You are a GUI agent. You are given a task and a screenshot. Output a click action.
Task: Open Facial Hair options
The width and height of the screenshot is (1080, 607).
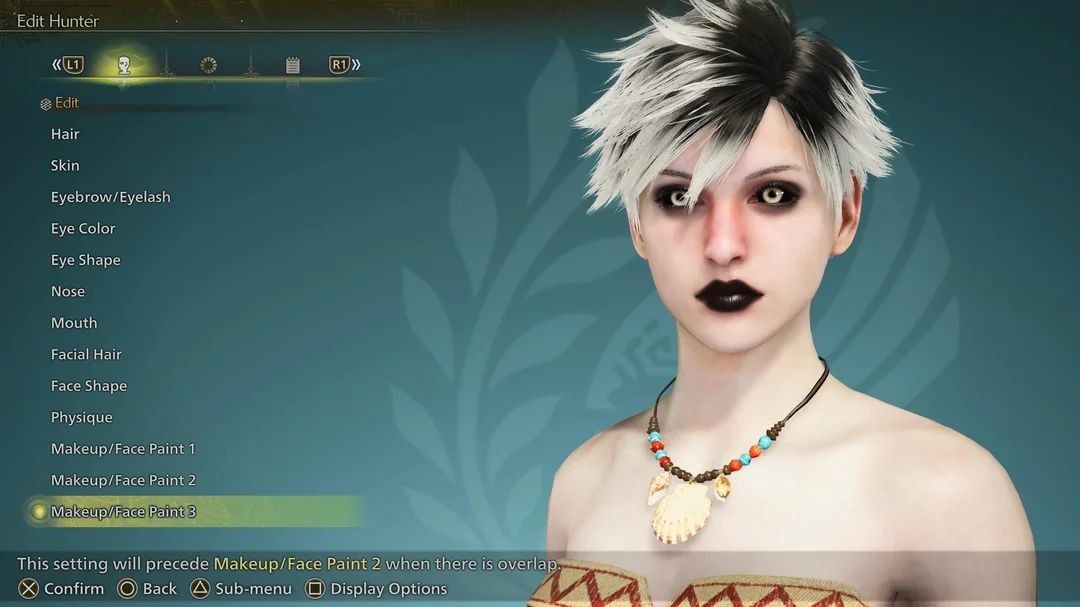[86, 355]
